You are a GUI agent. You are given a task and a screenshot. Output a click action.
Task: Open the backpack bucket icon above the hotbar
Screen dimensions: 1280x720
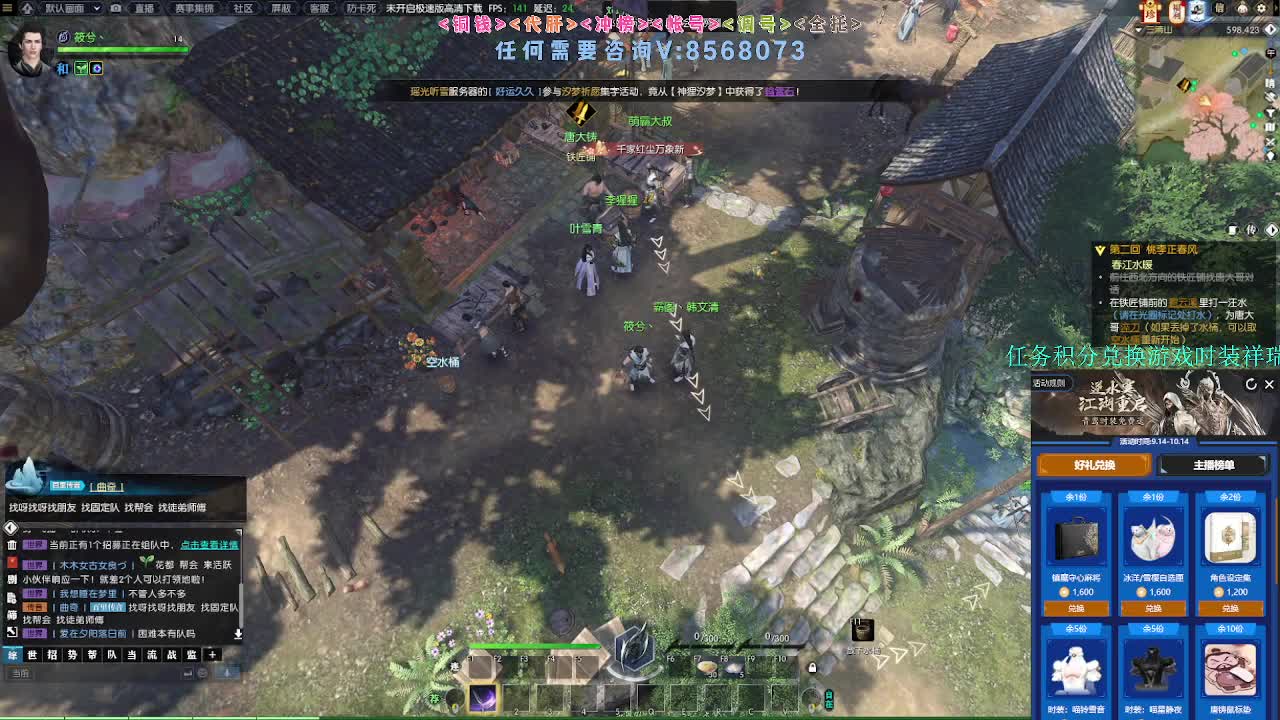[862, 631]
